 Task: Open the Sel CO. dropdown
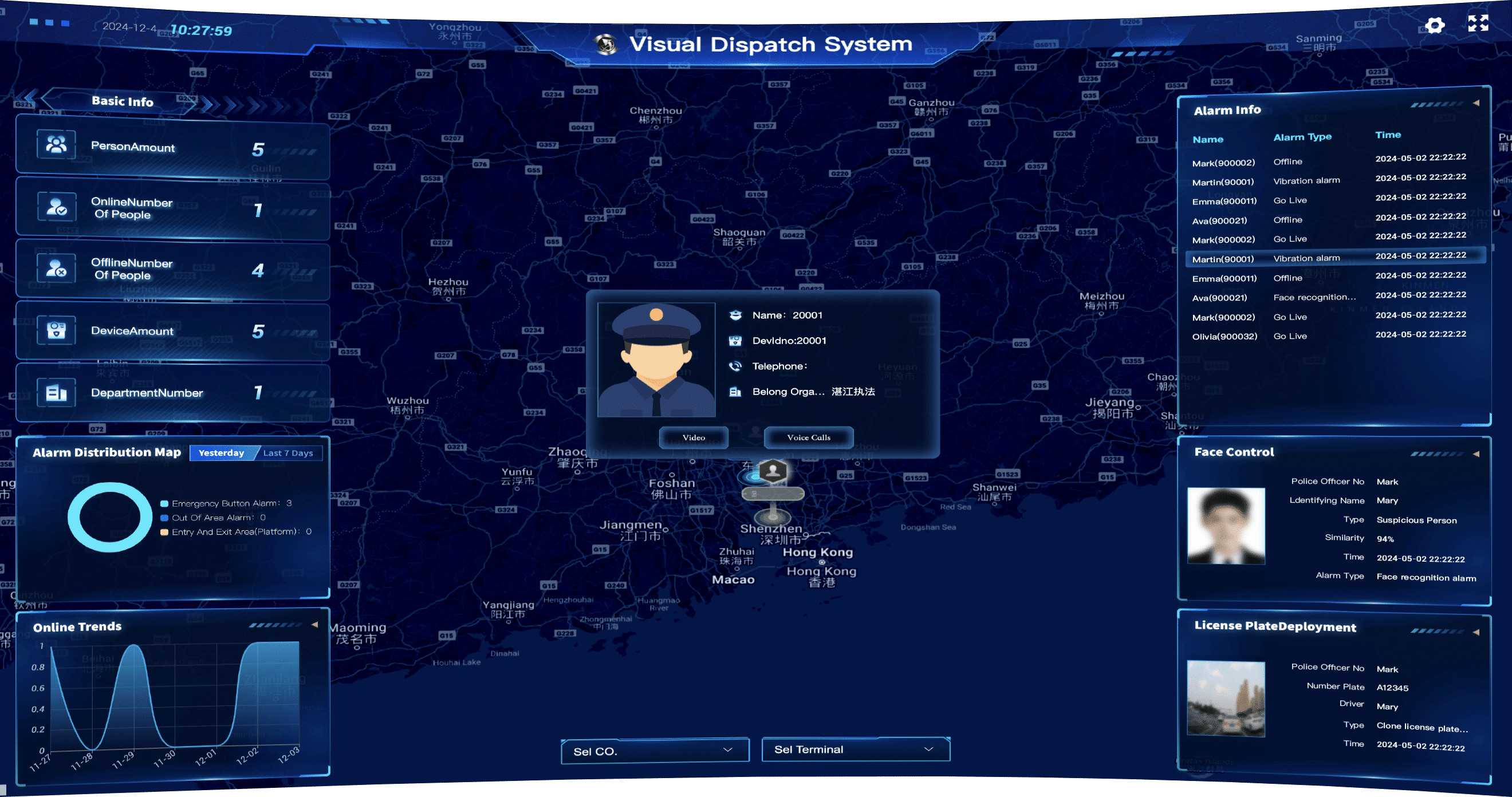point(655,749)
